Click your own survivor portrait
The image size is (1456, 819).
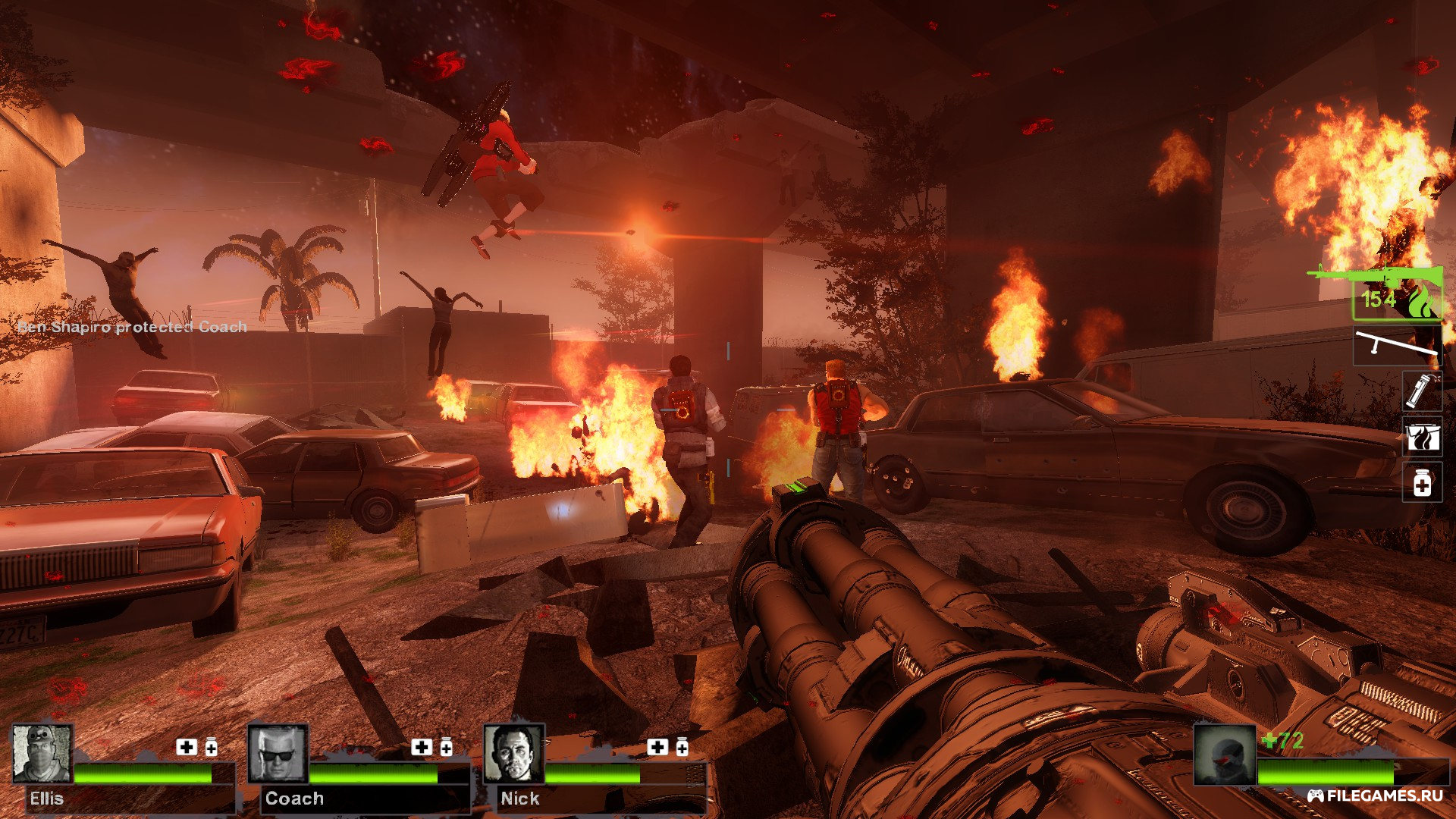tap(1225, 755)
